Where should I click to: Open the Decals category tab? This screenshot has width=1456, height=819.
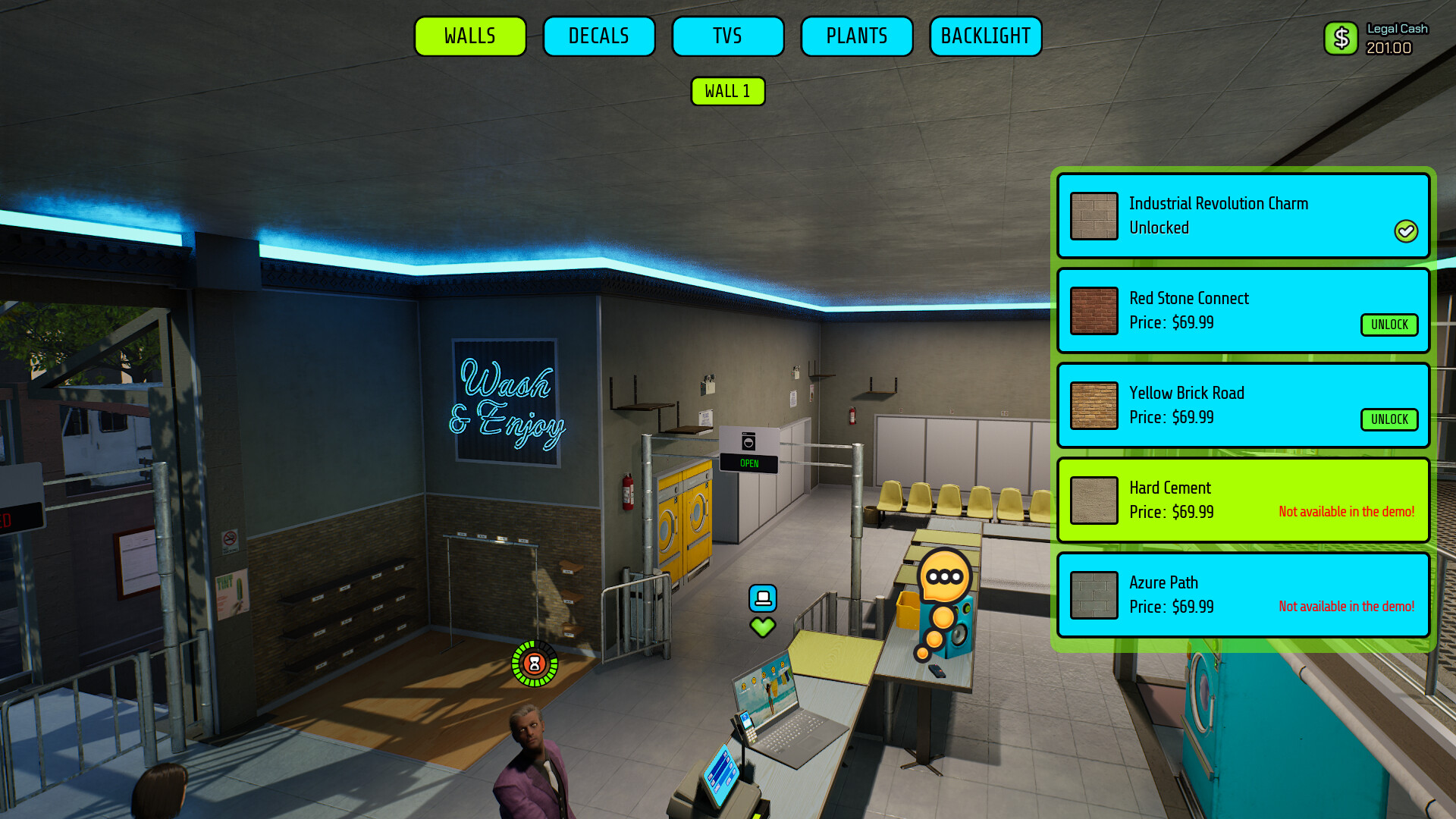[x=599, y=36]
